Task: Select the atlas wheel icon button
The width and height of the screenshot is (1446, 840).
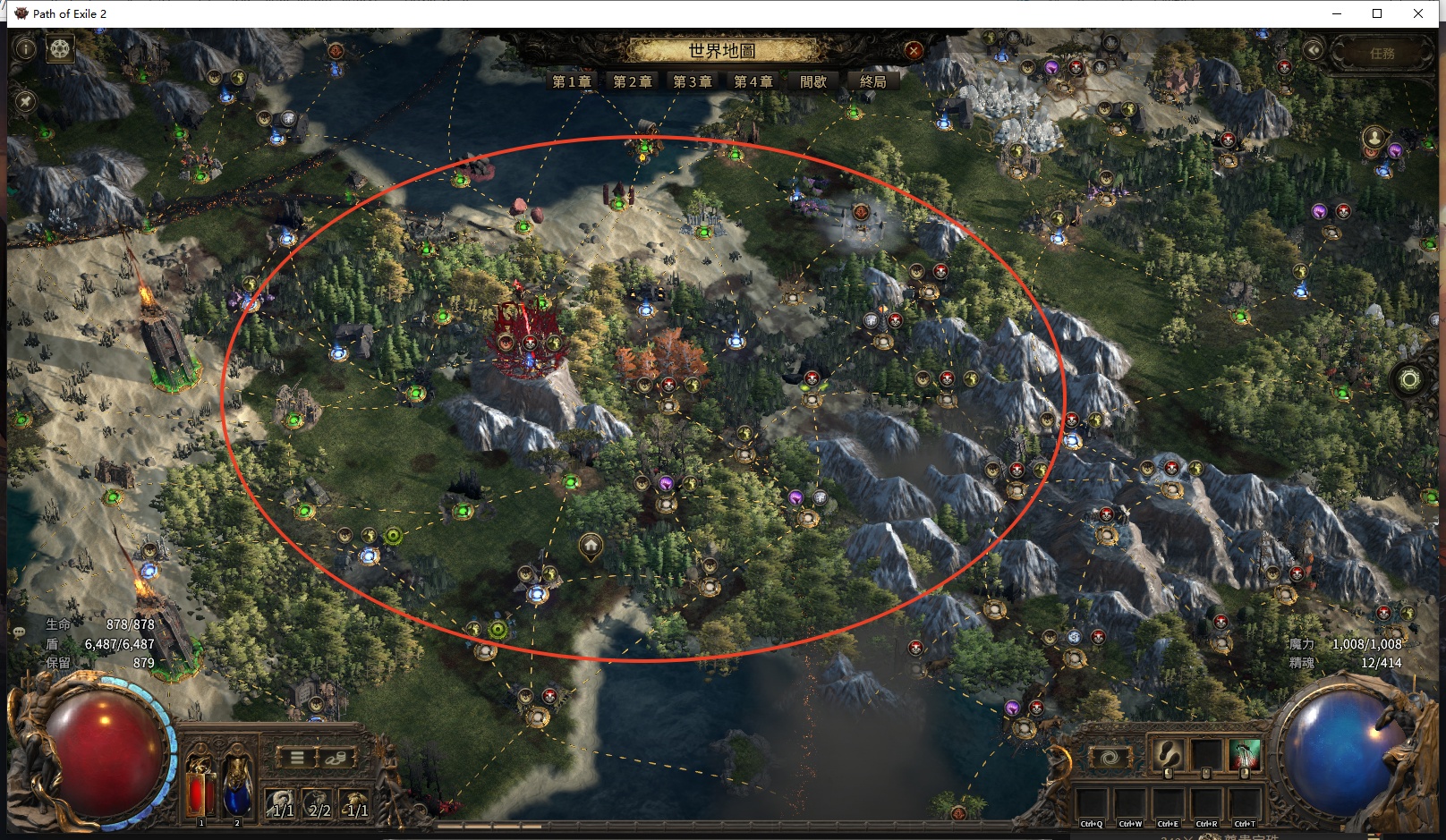Action: click(x=60, y=48)
